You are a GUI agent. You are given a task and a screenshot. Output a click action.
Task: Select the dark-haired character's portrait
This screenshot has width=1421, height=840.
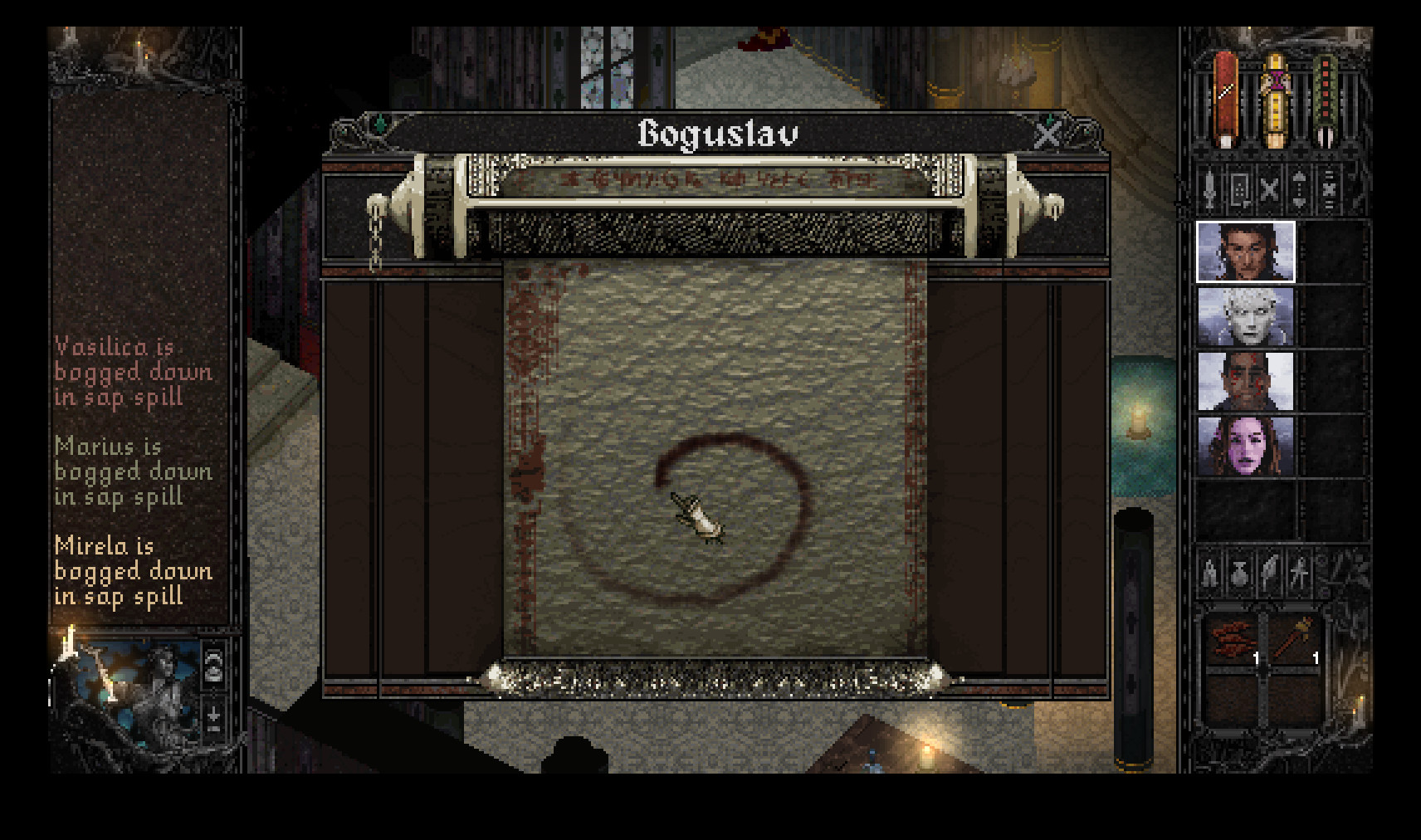tap(1245, 253)
